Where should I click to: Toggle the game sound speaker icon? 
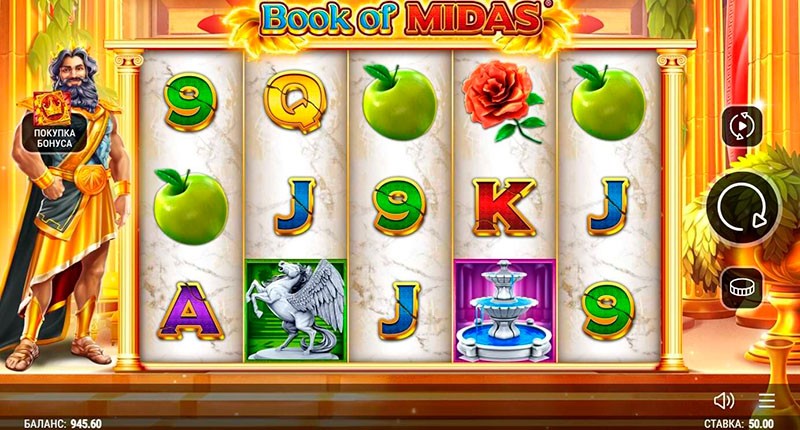tap(724, 401)
